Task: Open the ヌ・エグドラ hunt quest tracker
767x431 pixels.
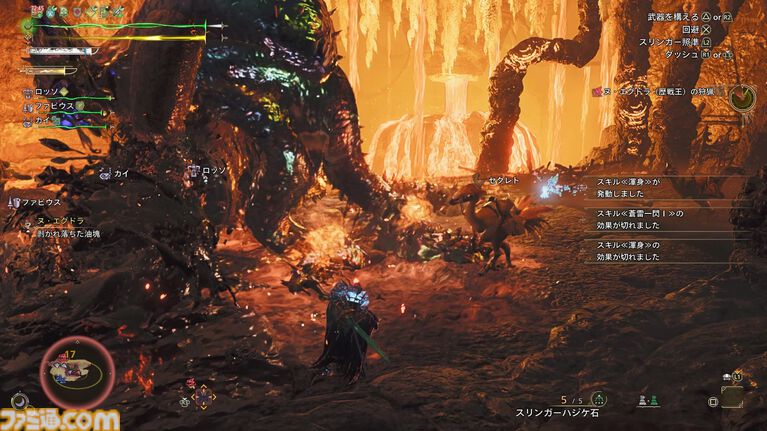Action: (663, 92)
